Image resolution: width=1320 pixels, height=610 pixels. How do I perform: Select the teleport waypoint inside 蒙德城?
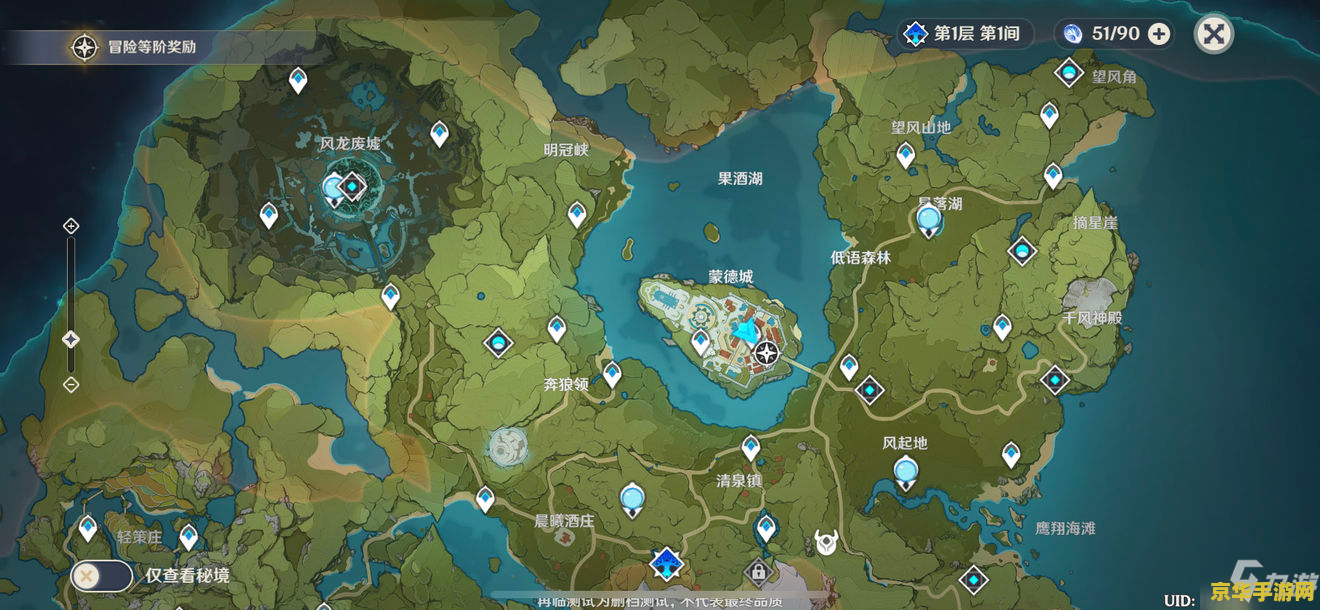pyautogui.click(x=701, y=341)
